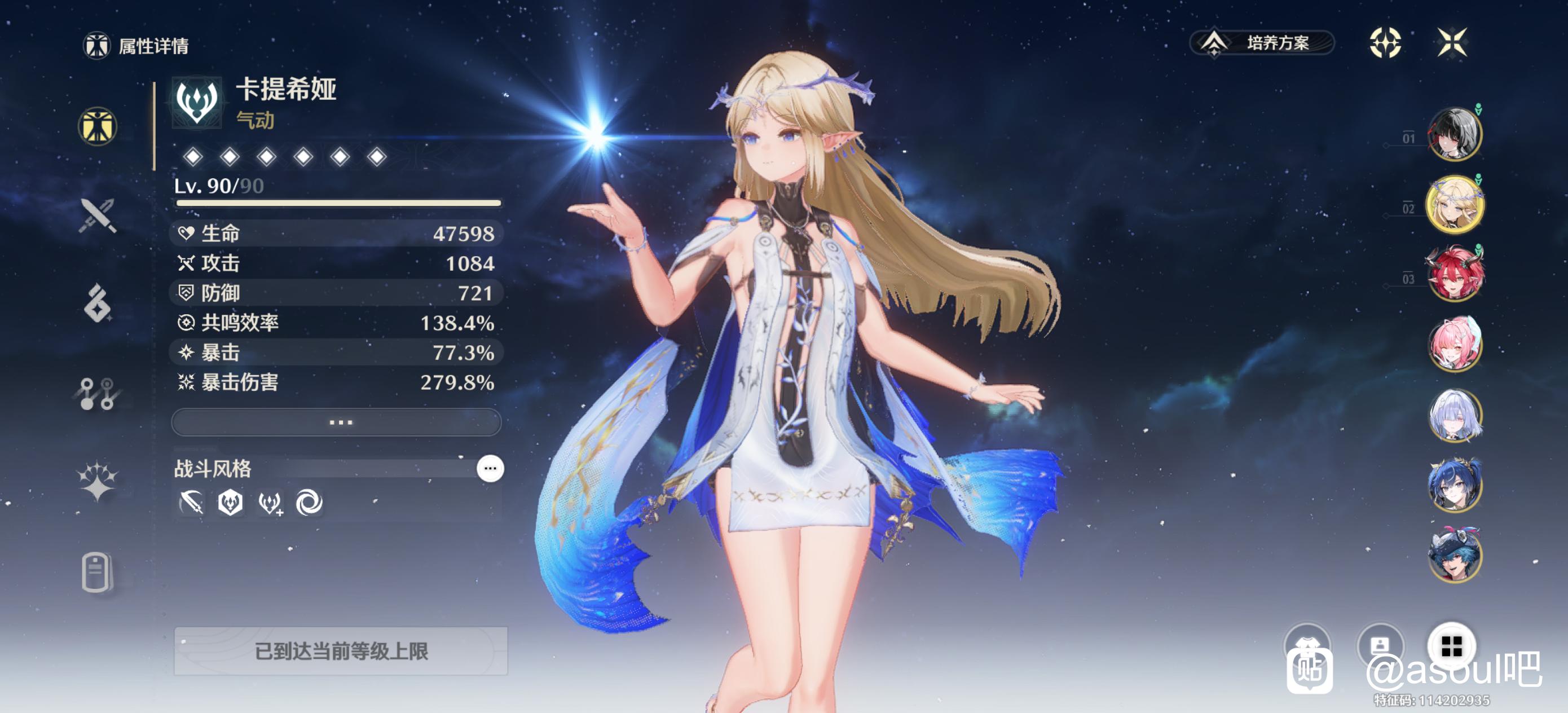Pick the silver-haired character portrait
Viewport: 1568px width, 713px height.
pos(1454,415)
